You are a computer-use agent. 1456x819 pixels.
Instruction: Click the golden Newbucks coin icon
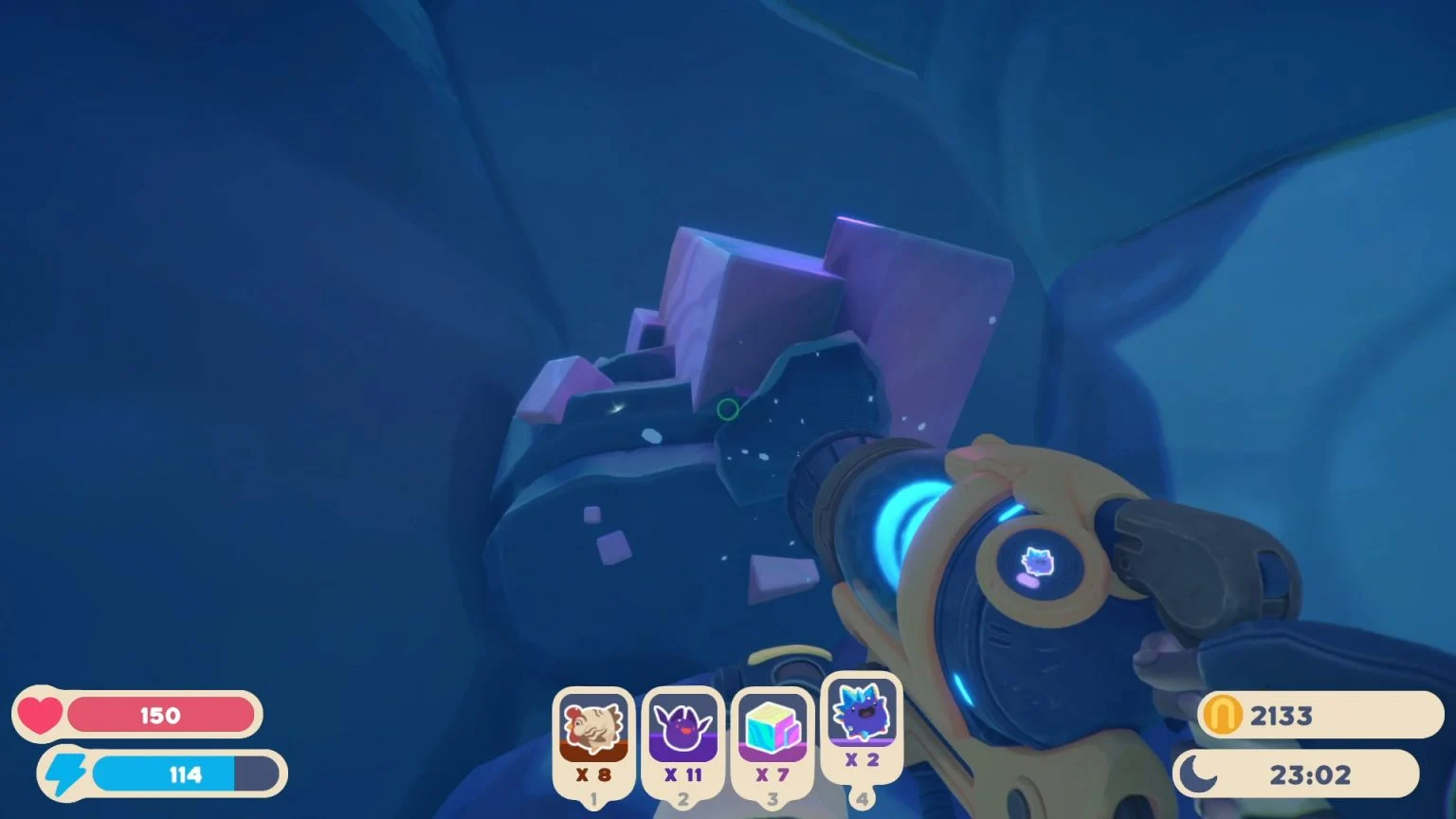pyautogui.click(x=1223, y=715)
